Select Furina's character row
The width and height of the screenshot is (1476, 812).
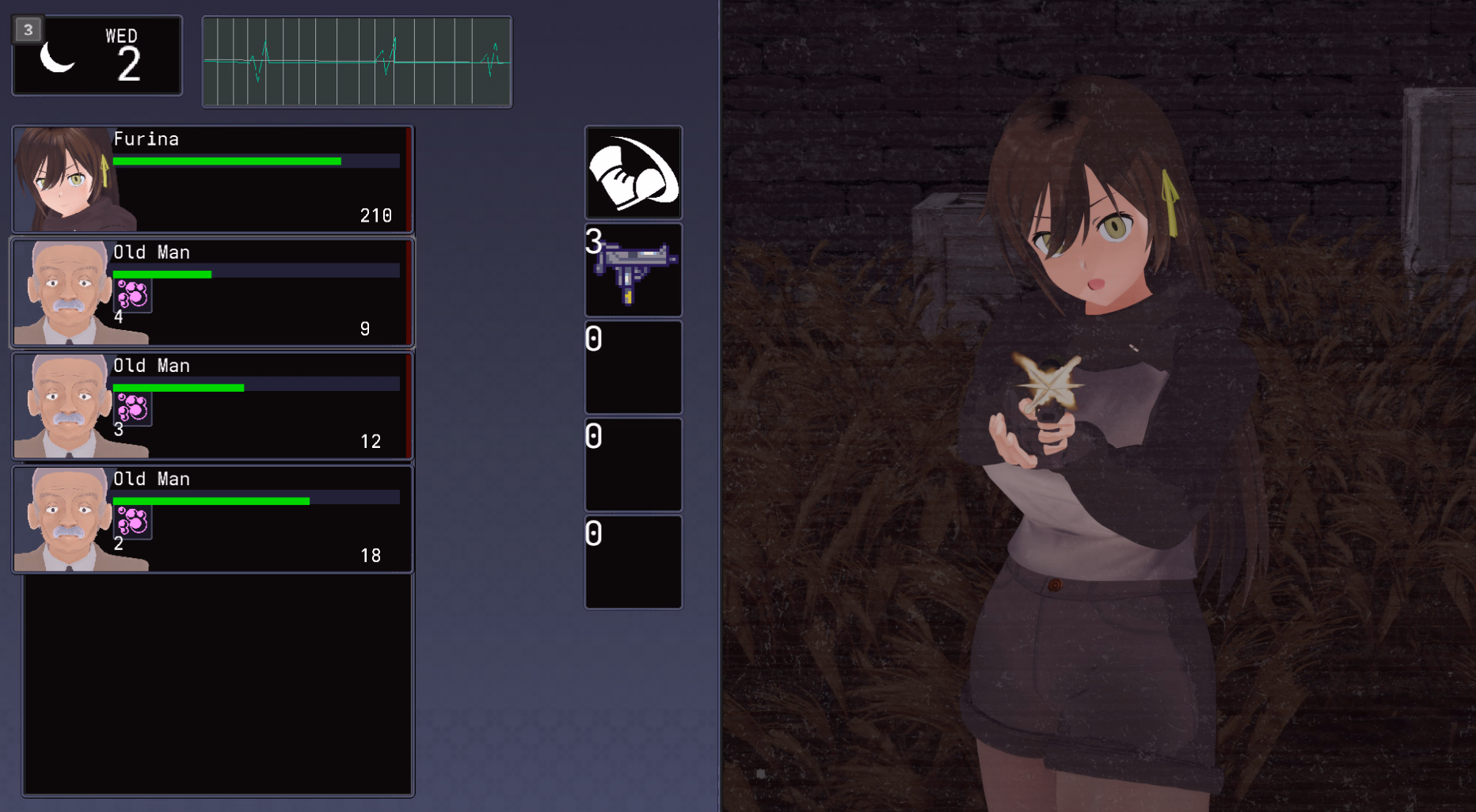tap(212, 179)
